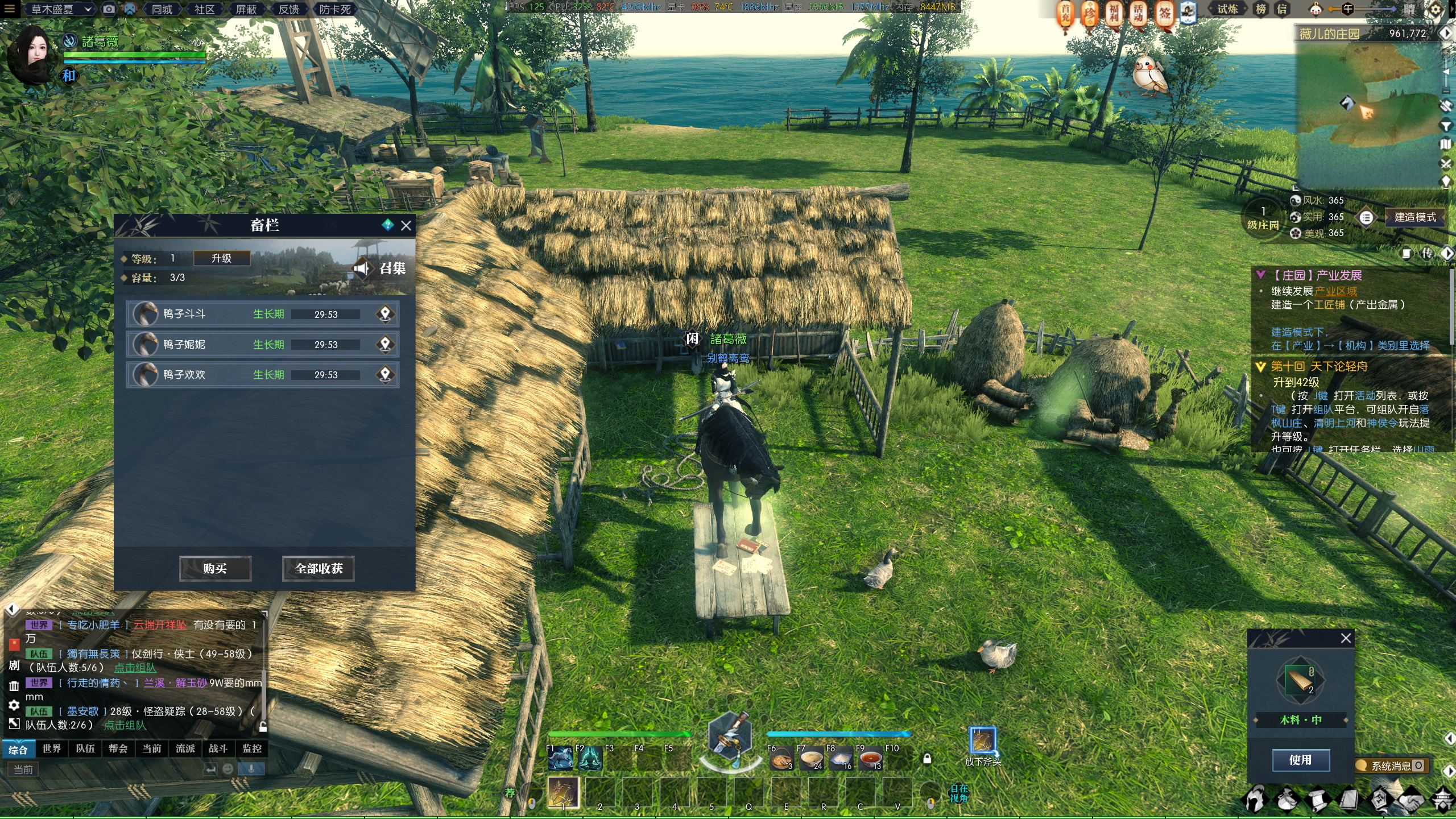The width and height of the screenshot is (1456, 819).
Task: Open the 队伍 team chat tab
Action: pos(85,748)
